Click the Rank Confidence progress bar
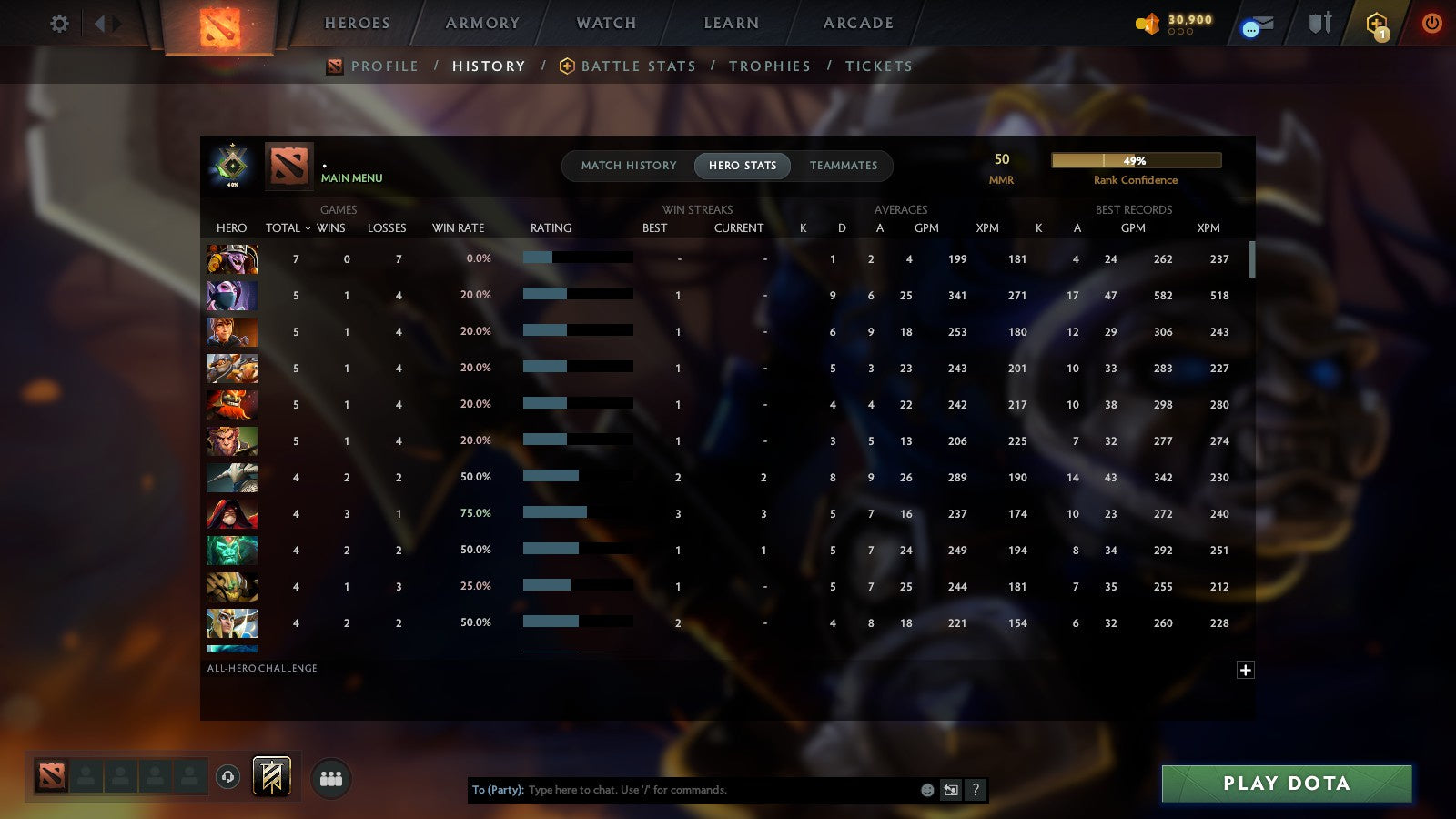 (x=1137, y=159)
